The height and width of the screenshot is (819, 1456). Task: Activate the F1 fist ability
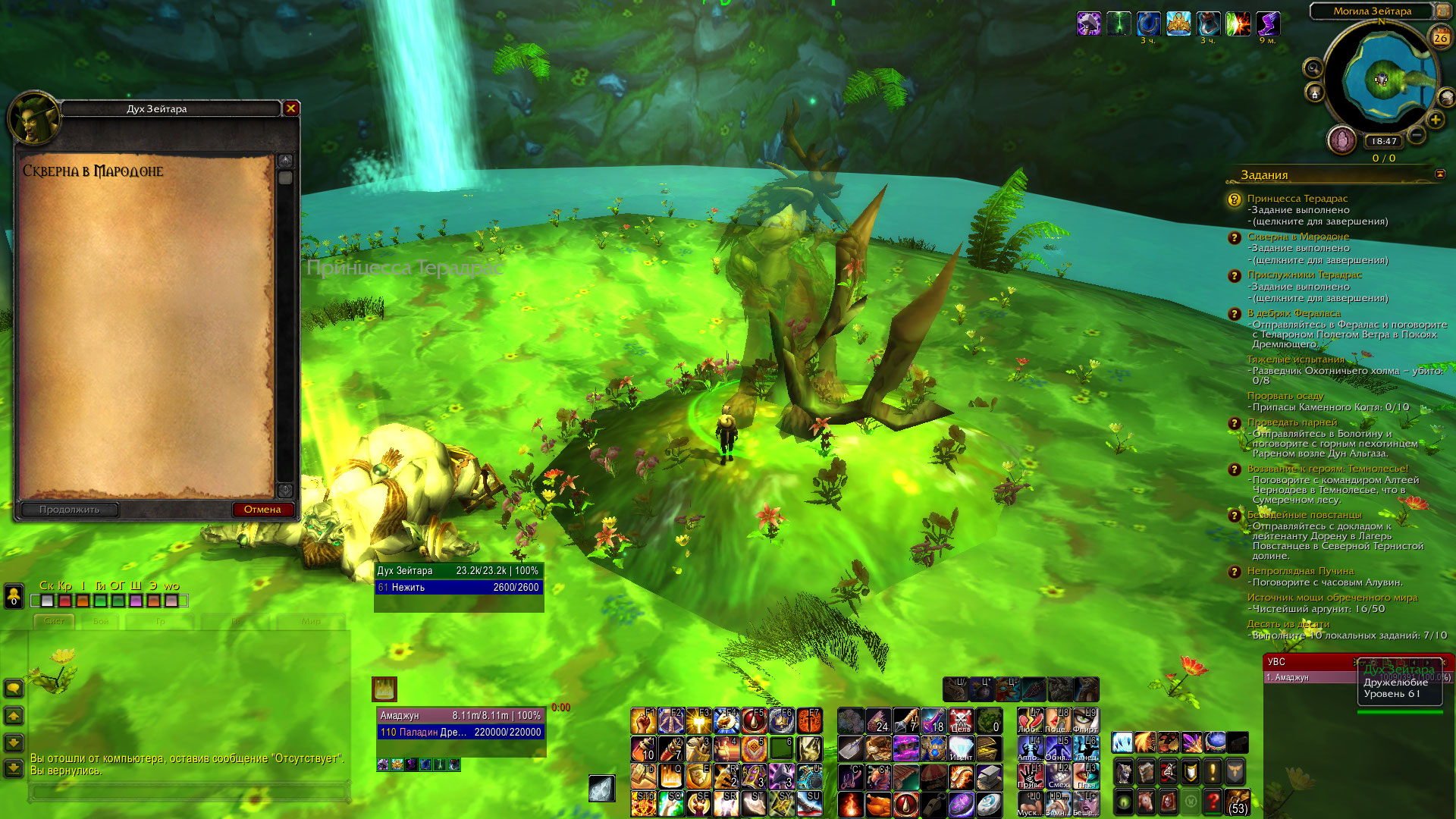pyautogui.click(x=643, y=720)
